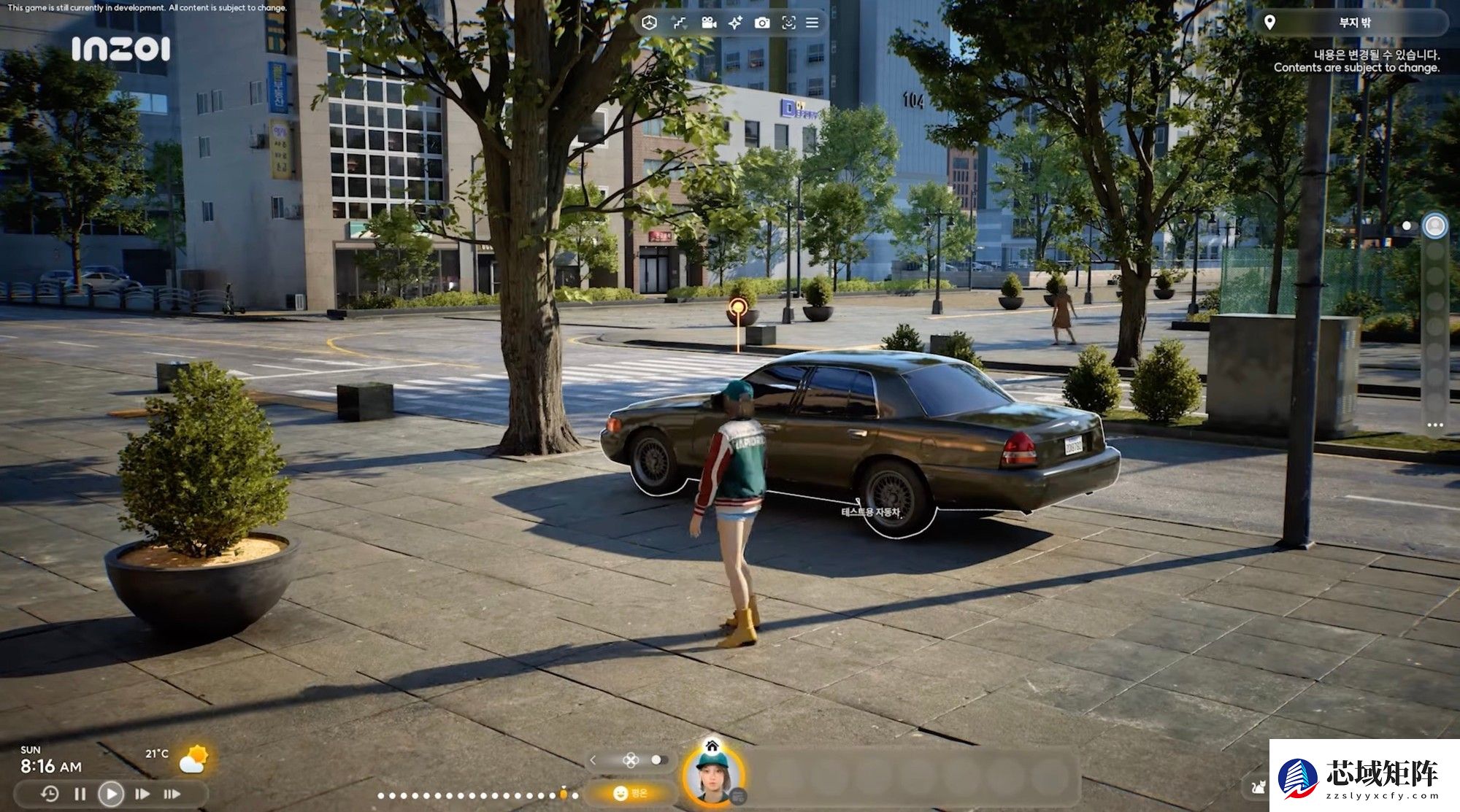Click the stairs floor-level icon
The width and height of the screenshot is (1460, 812).
pyautogui.click(x=679, y=23)
